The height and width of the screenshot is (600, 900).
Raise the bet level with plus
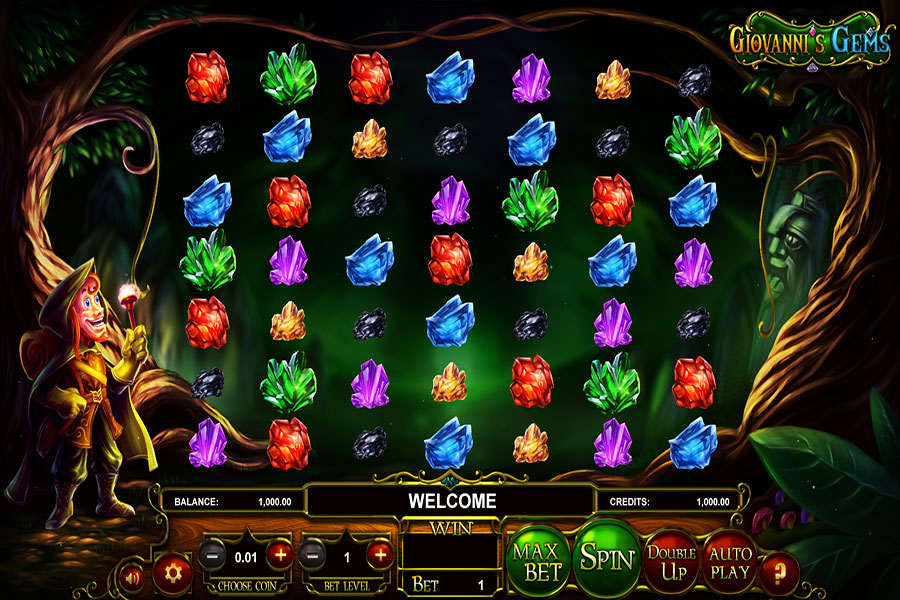coord(379,553)
